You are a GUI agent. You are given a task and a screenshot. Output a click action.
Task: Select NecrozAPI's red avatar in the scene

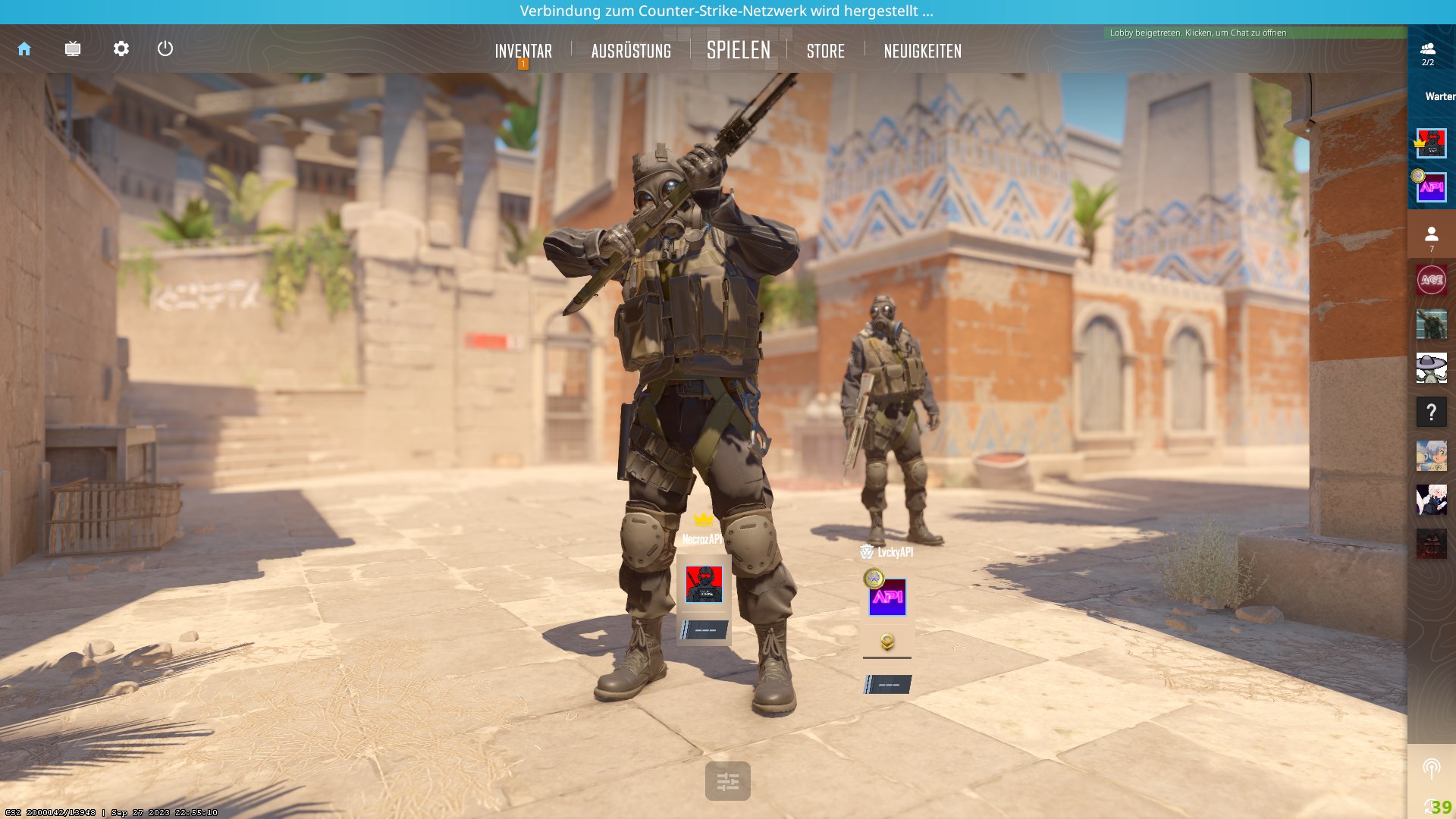[704, 584]
